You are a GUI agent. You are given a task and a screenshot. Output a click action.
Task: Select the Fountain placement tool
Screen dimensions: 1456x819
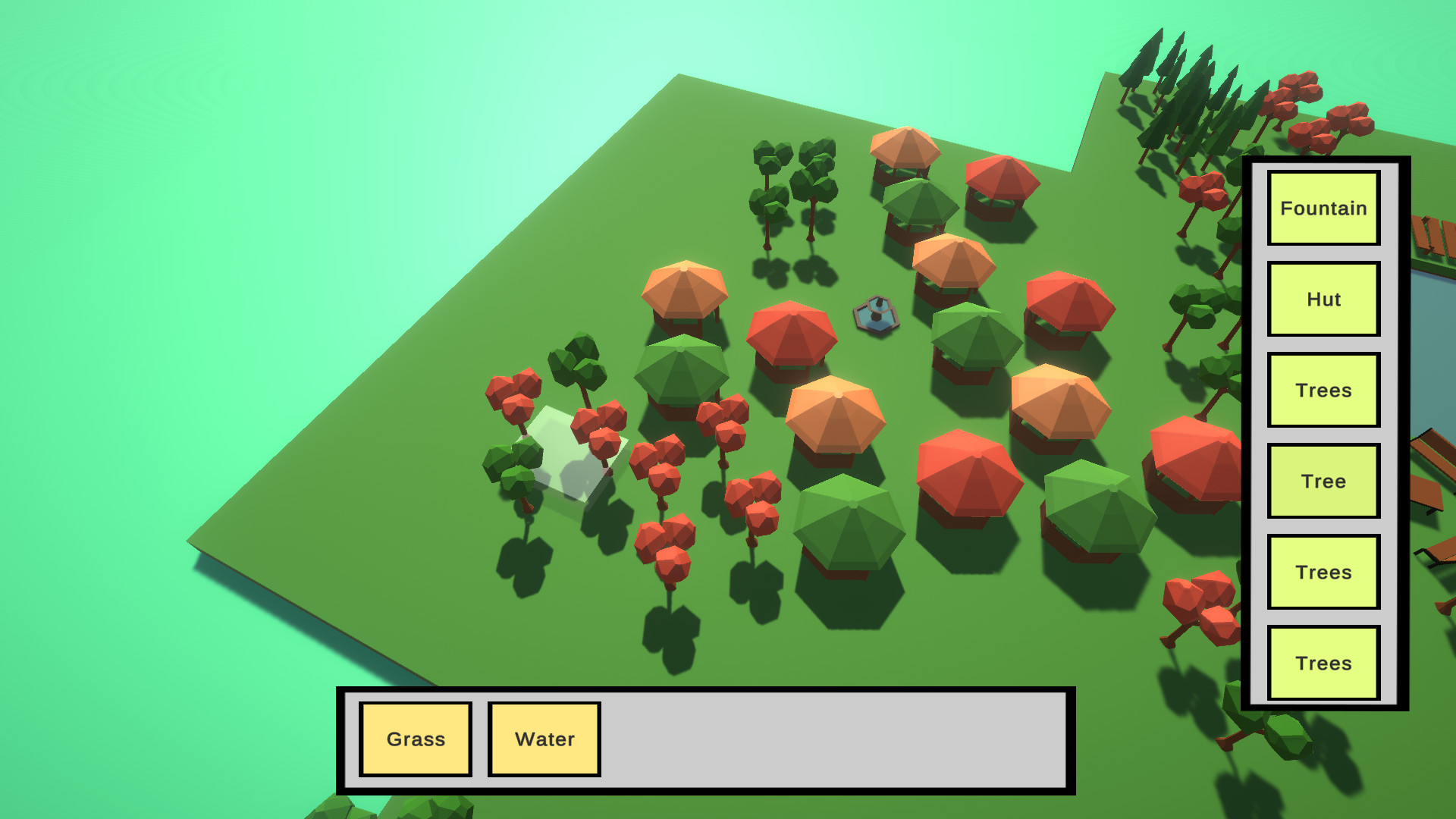[1323, 208]
